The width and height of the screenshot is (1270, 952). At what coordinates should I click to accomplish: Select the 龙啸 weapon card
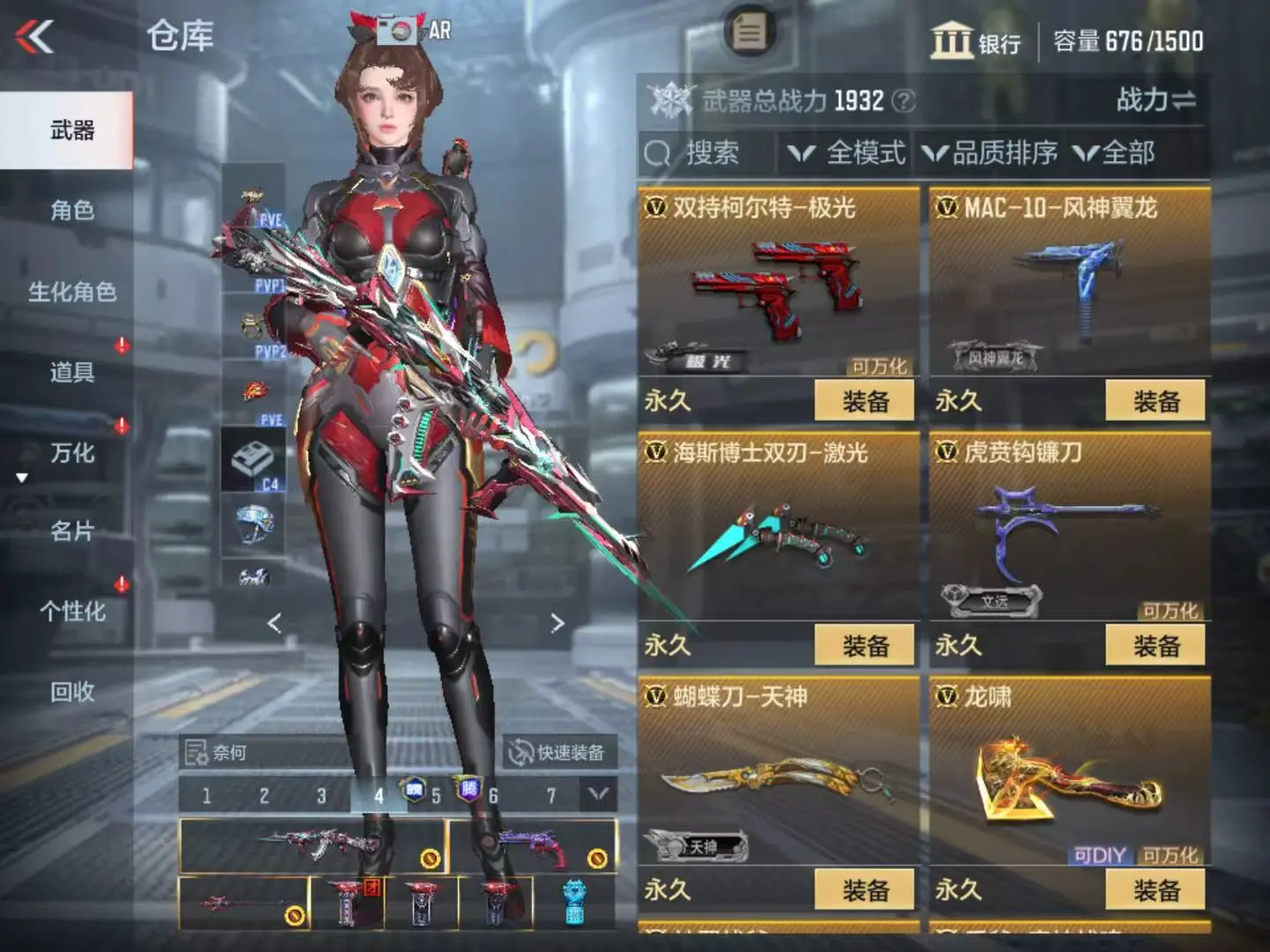pos(1069,776)
